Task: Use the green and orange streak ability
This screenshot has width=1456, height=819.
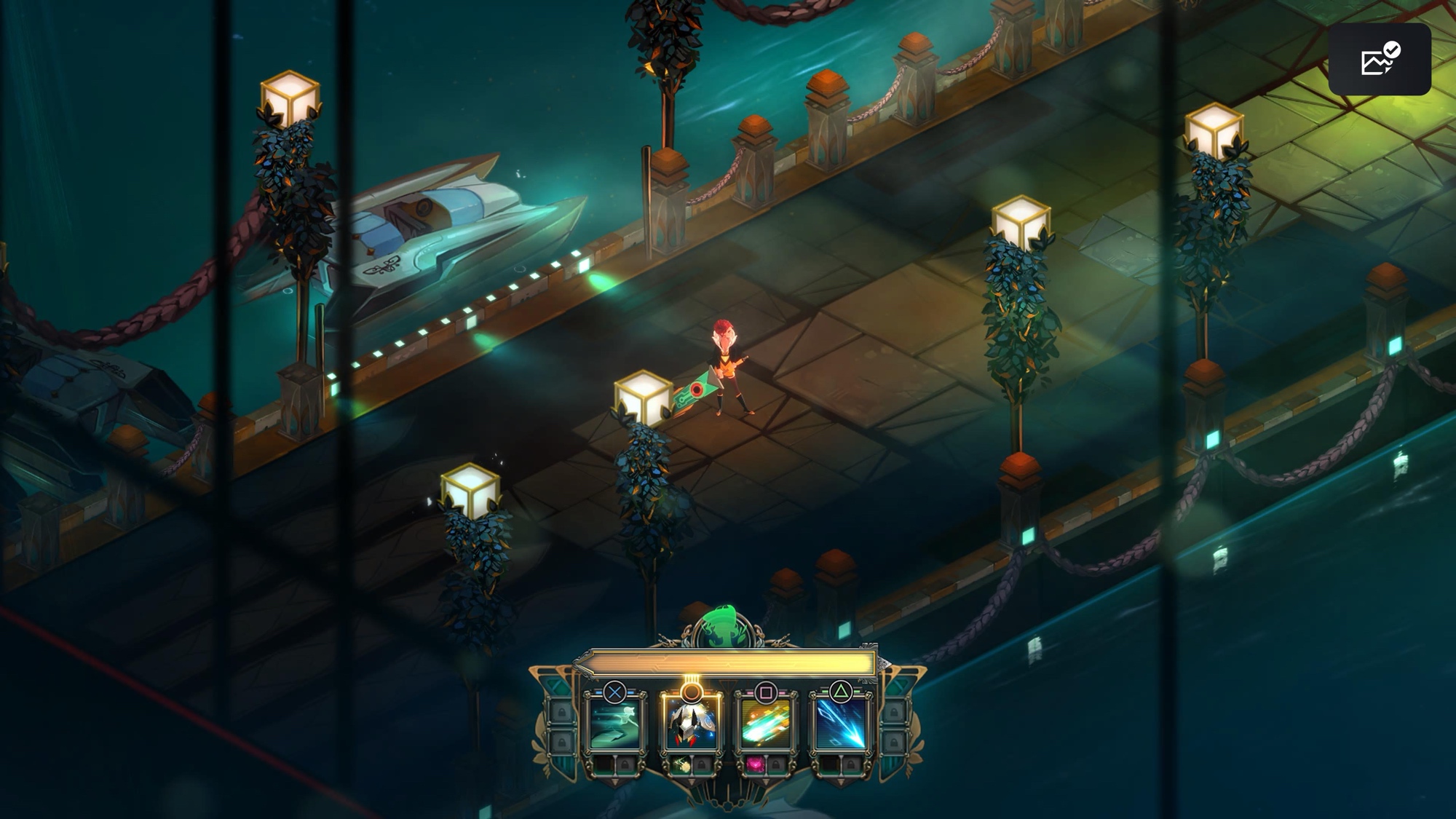Action: 765,724
